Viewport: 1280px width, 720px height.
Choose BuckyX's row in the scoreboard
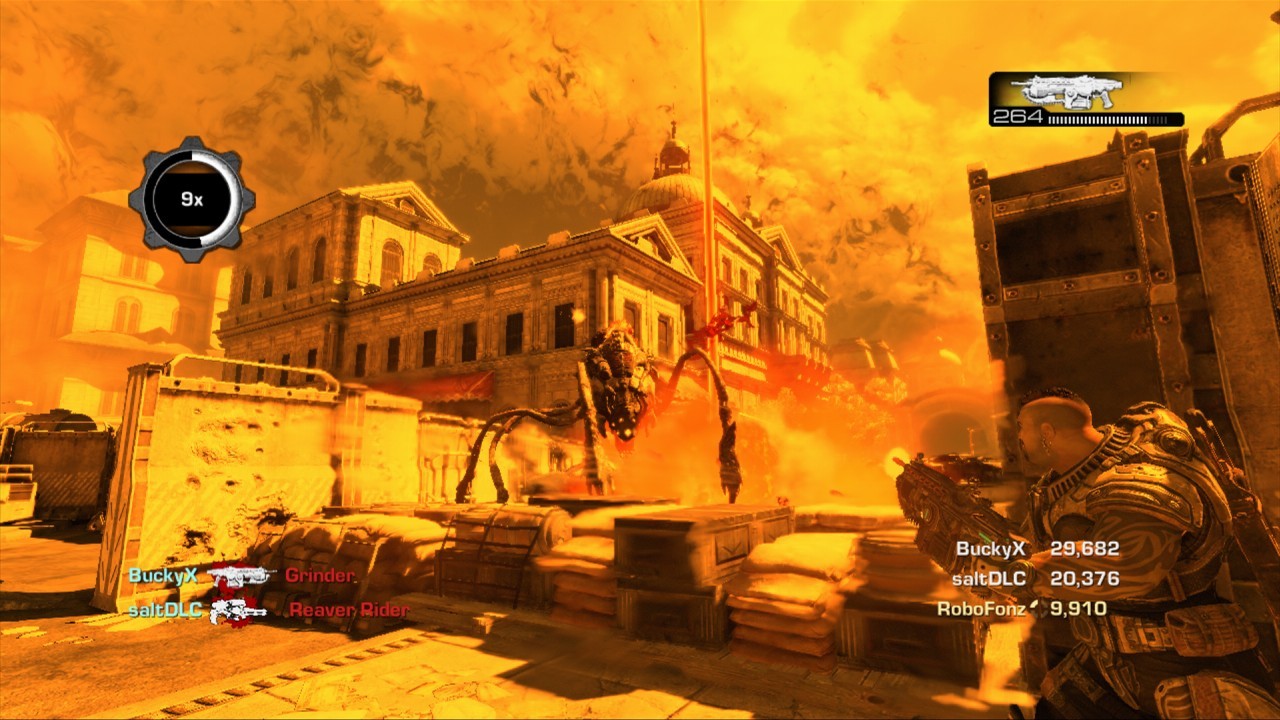point(1037,549)
